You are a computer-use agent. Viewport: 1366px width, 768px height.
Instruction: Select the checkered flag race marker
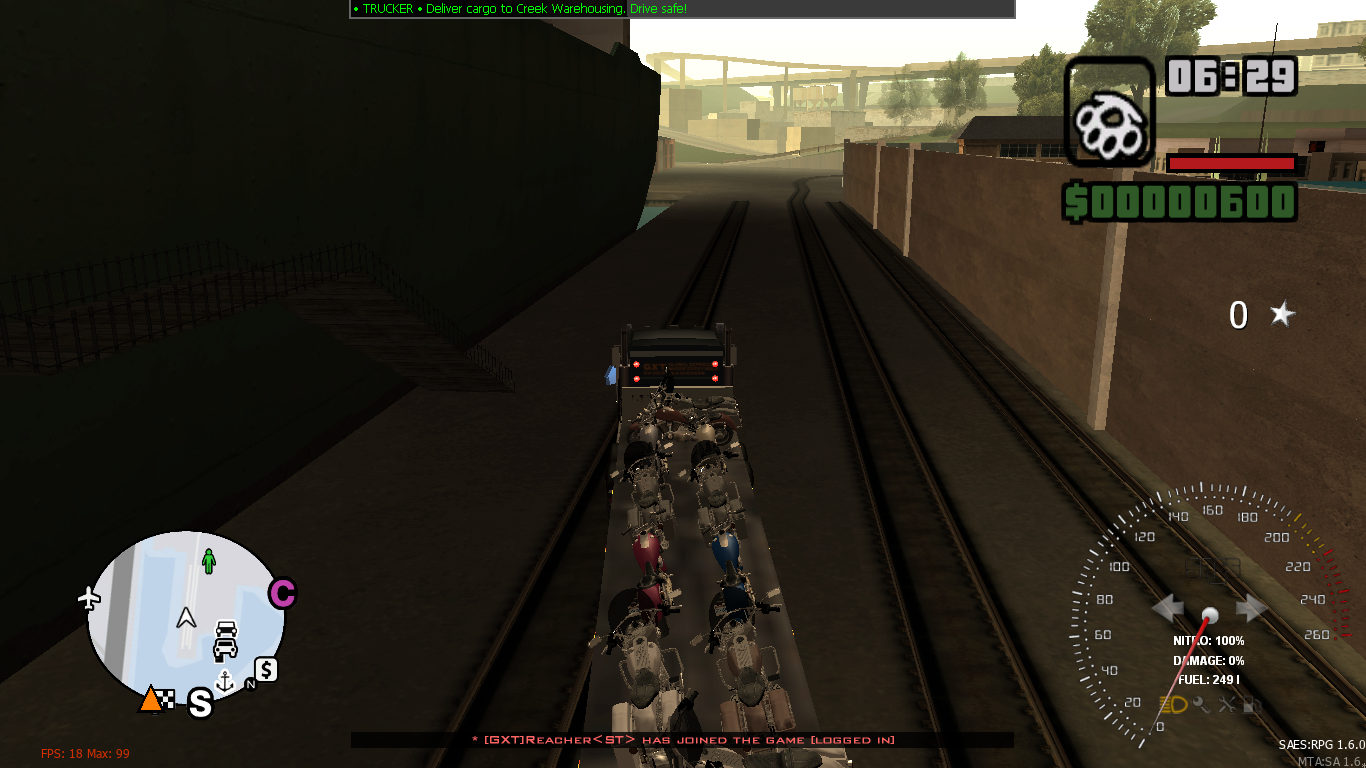point(166,700)
